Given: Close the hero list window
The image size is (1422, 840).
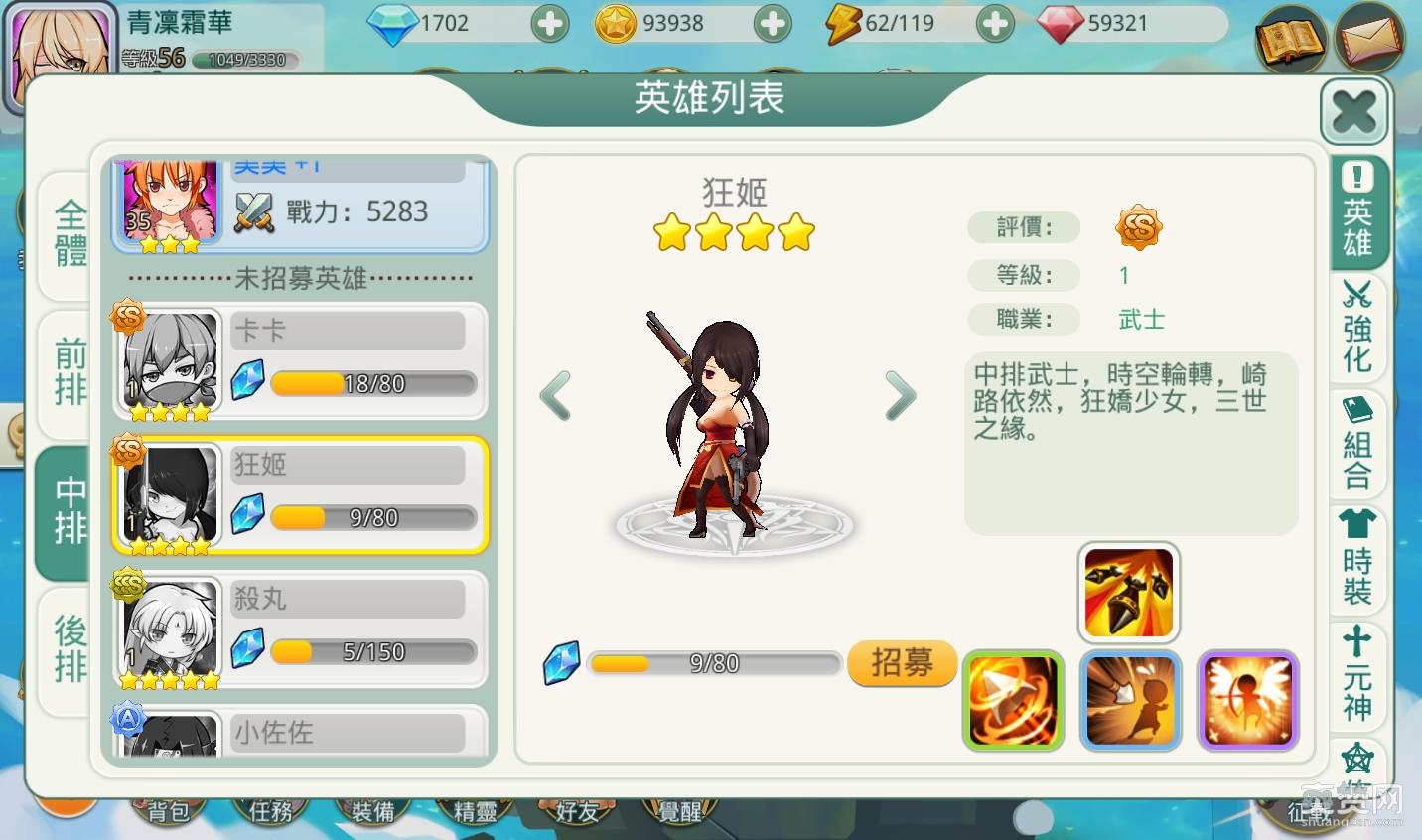Looking at the screenshot, I should [1353, 111].
